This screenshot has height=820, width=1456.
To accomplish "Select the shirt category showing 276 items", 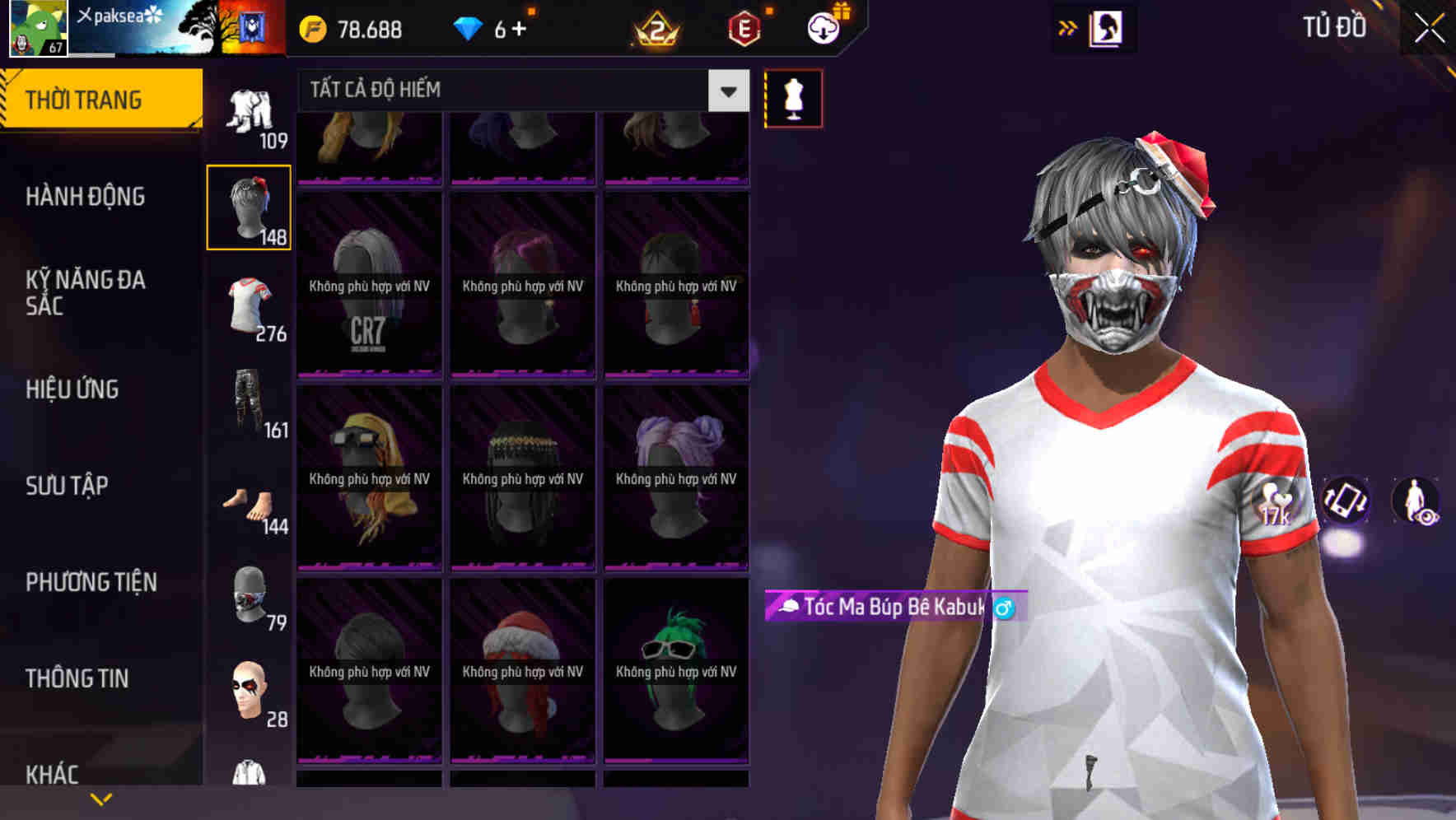I will pyautogui.click(x=250, y=307).
